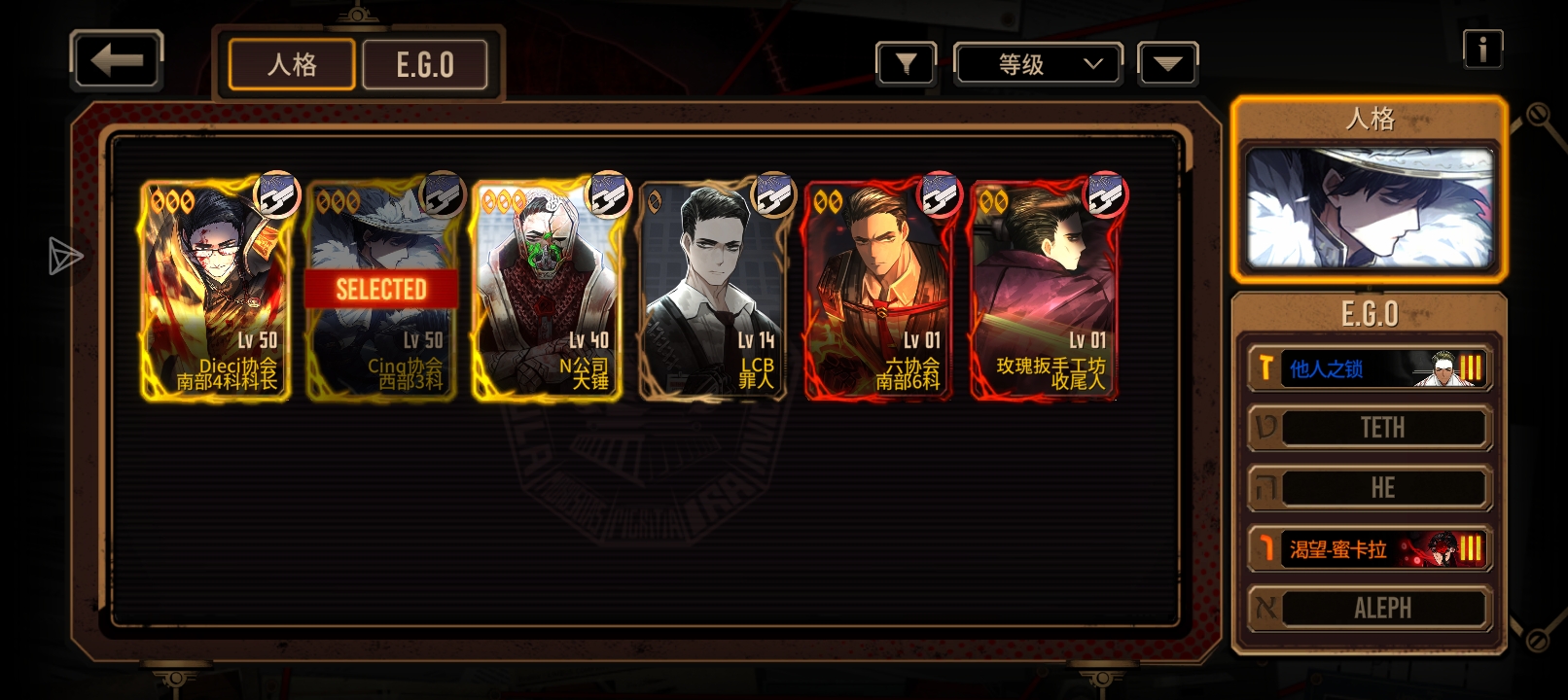Open the empty TETH E.G.O slot
The height and width of the screenshot is (700, 1568).
(1370, 428)
